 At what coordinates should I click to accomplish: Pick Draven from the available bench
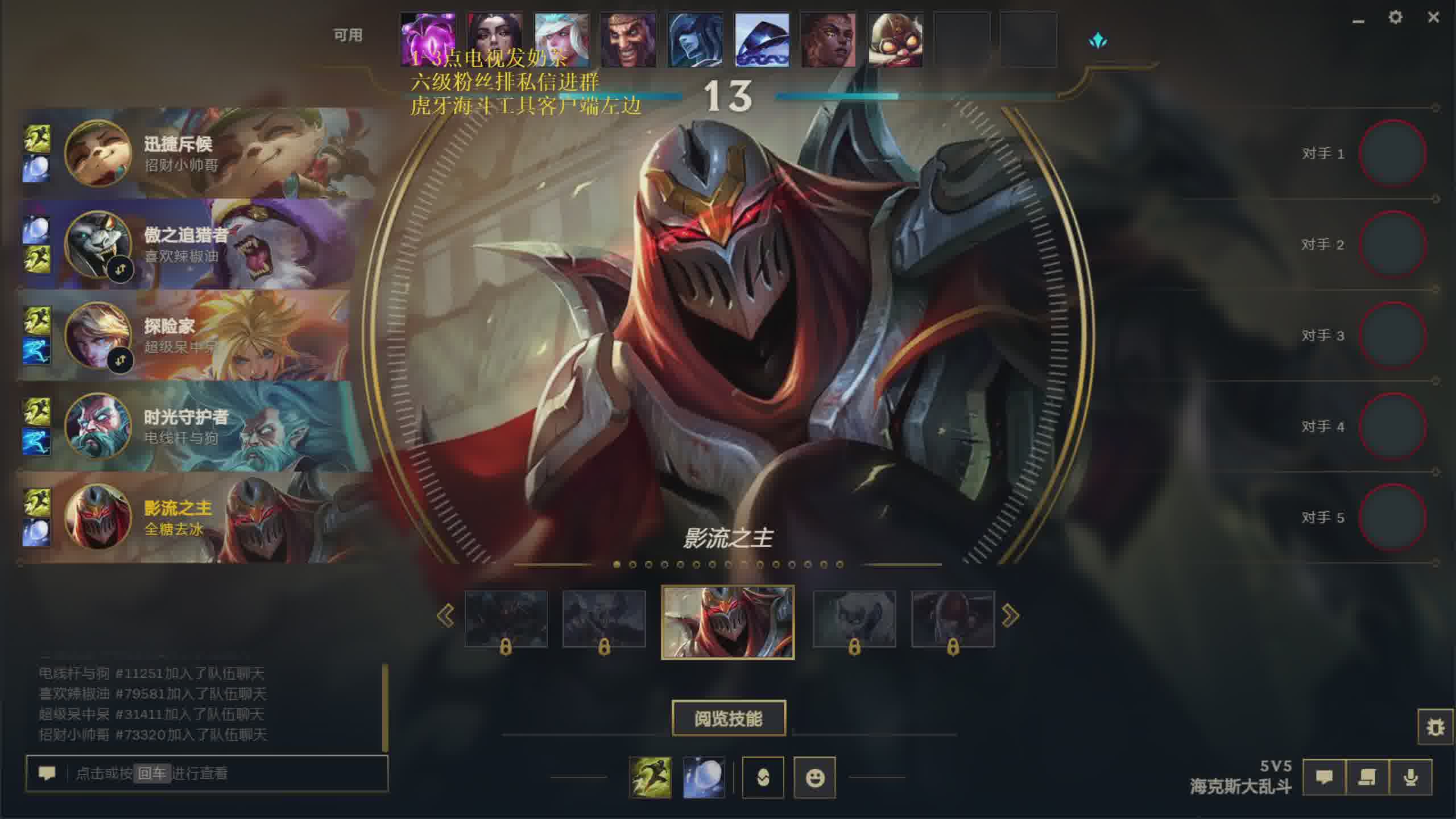tap(628, 40)
